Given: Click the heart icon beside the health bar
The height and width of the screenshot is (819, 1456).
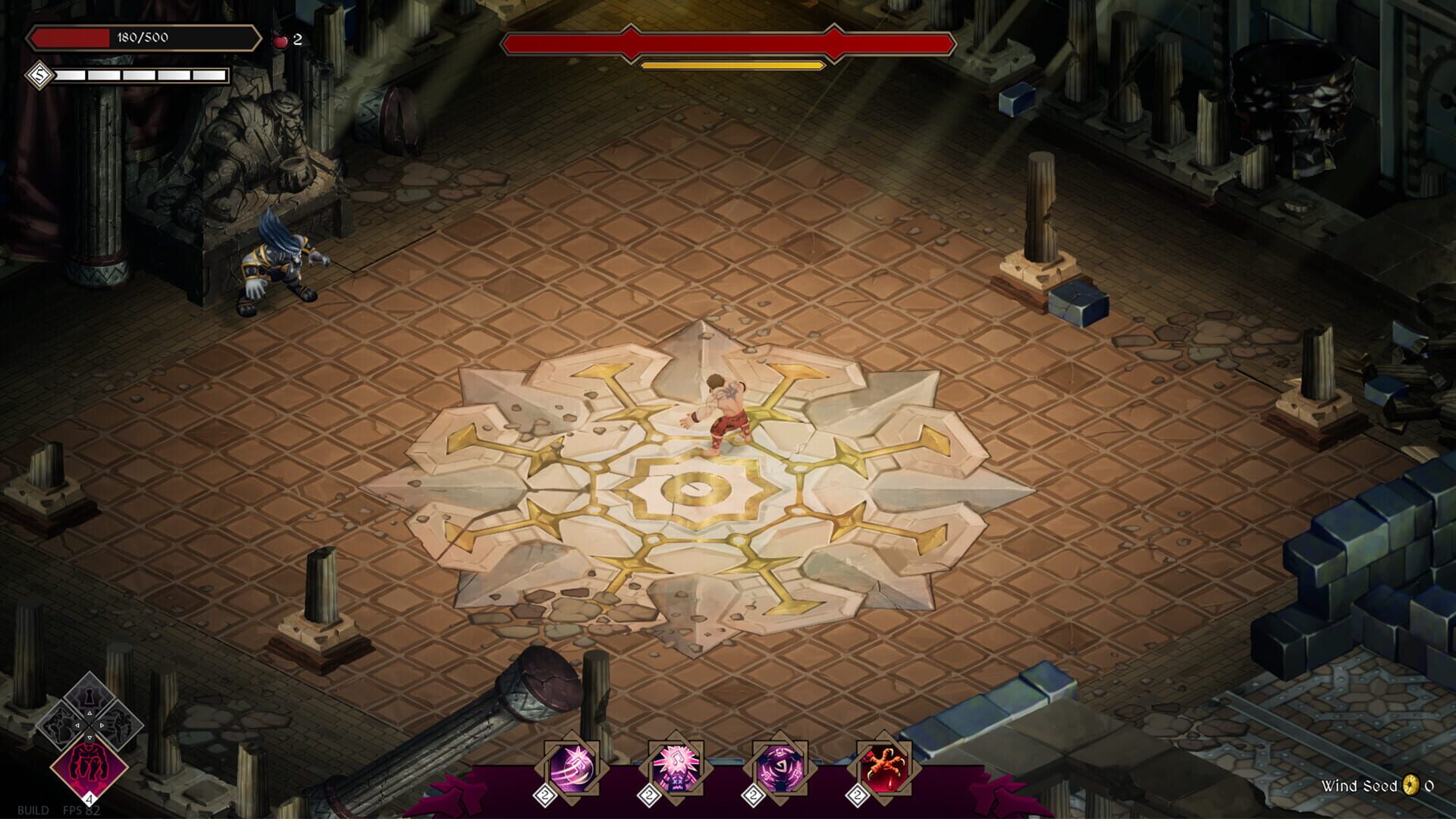Looking at the screenshot, I should pos(279,42).
